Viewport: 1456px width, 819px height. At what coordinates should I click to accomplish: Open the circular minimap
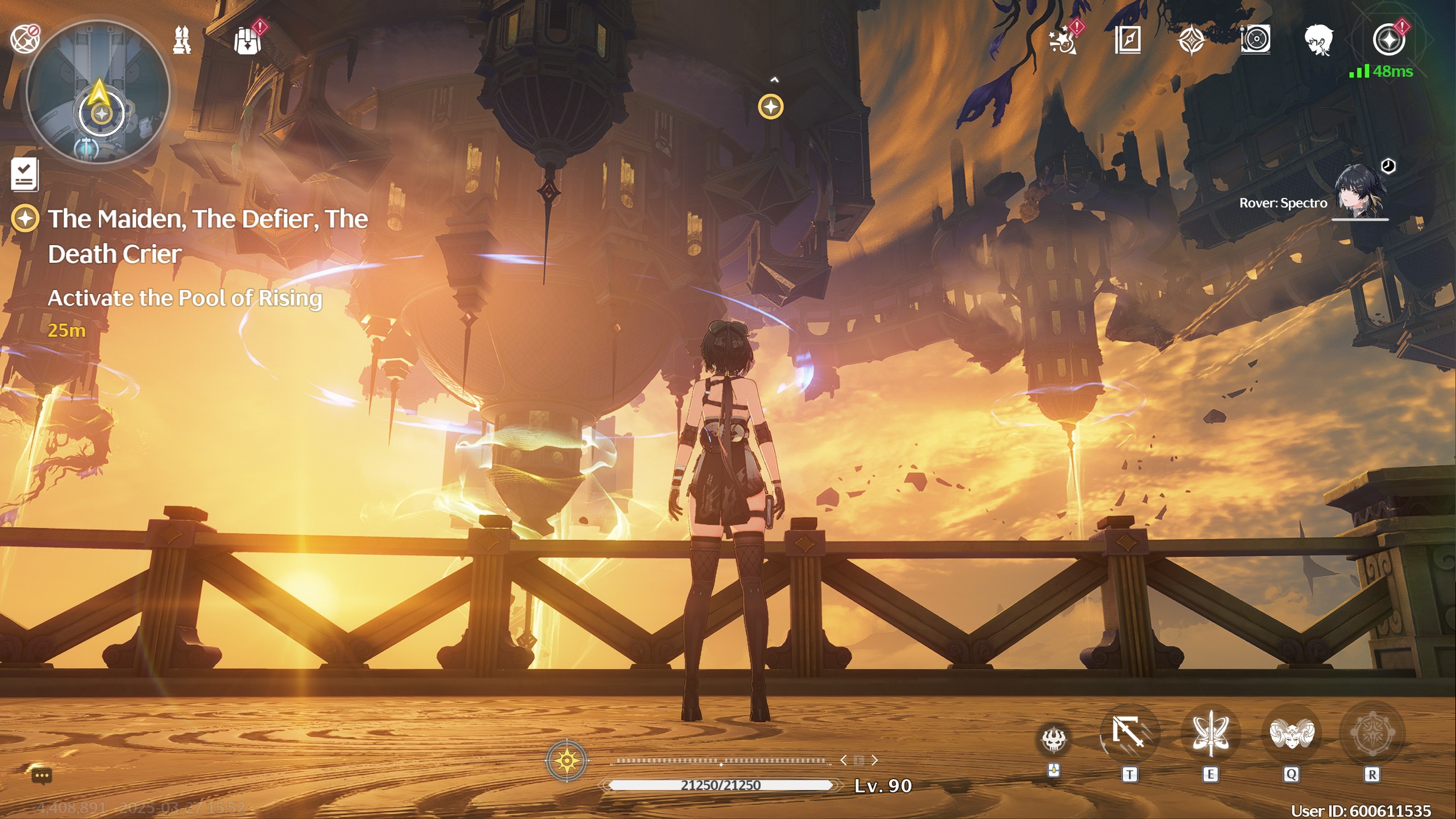tap(98, 92)
